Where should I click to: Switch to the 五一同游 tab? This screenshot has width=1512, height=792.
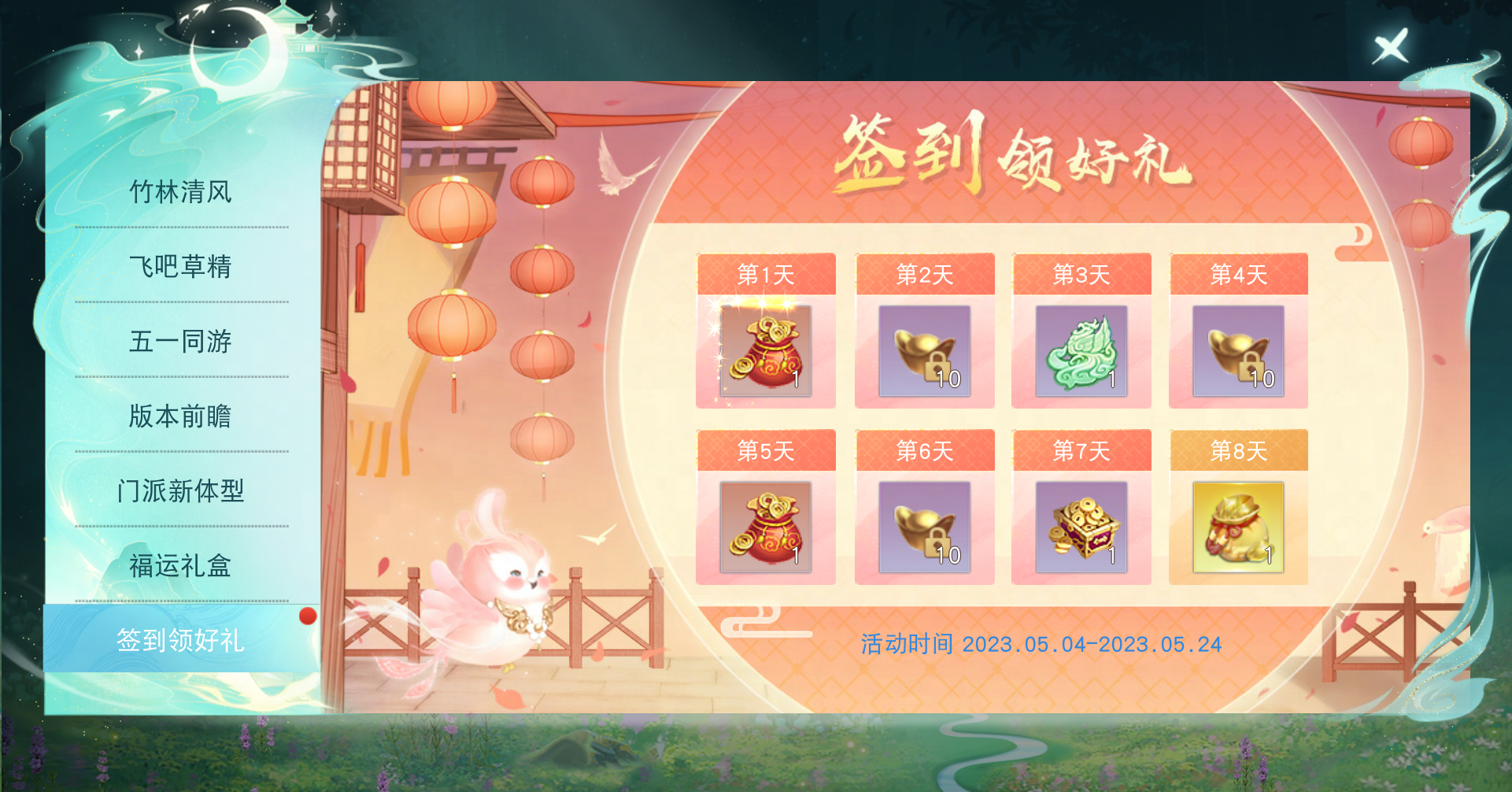click(181, 342)
